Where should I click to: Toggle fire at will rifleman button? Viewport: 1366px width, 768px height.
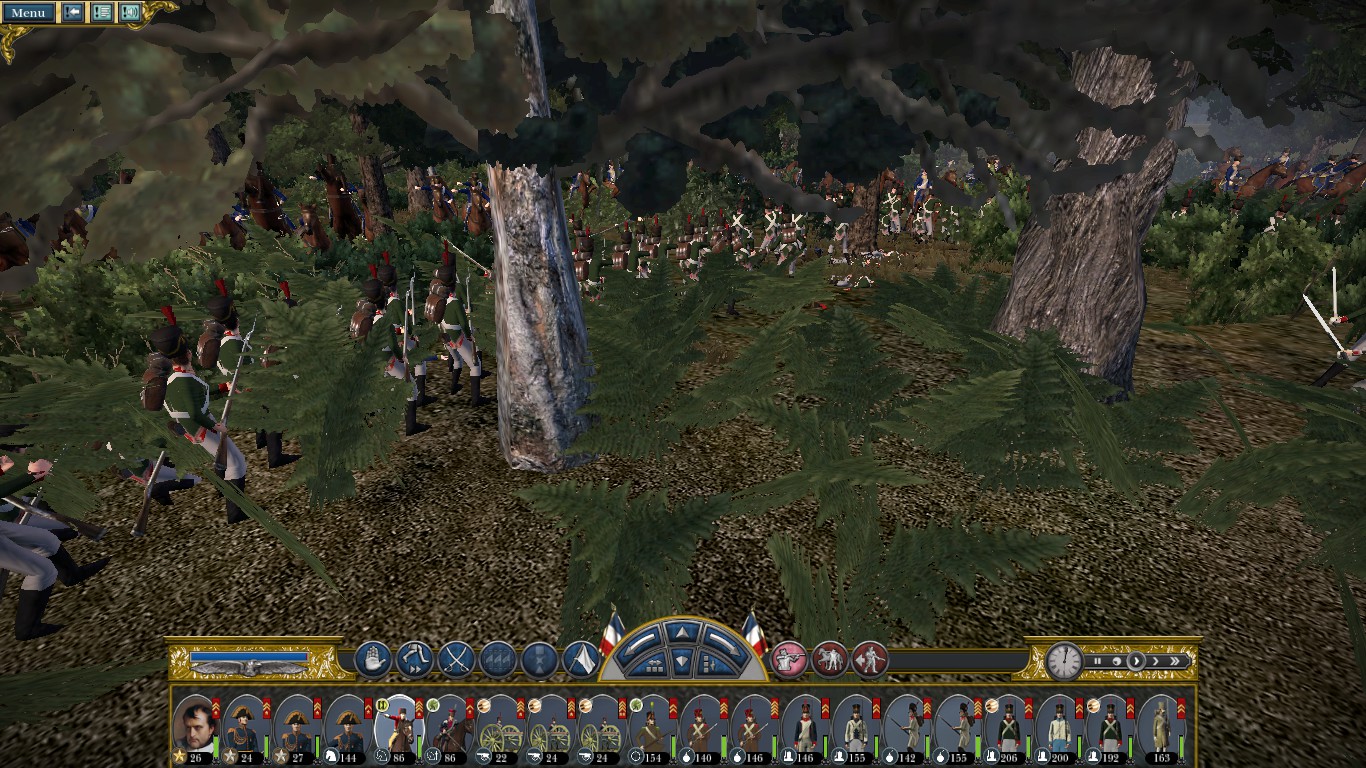tap(788, 660)
